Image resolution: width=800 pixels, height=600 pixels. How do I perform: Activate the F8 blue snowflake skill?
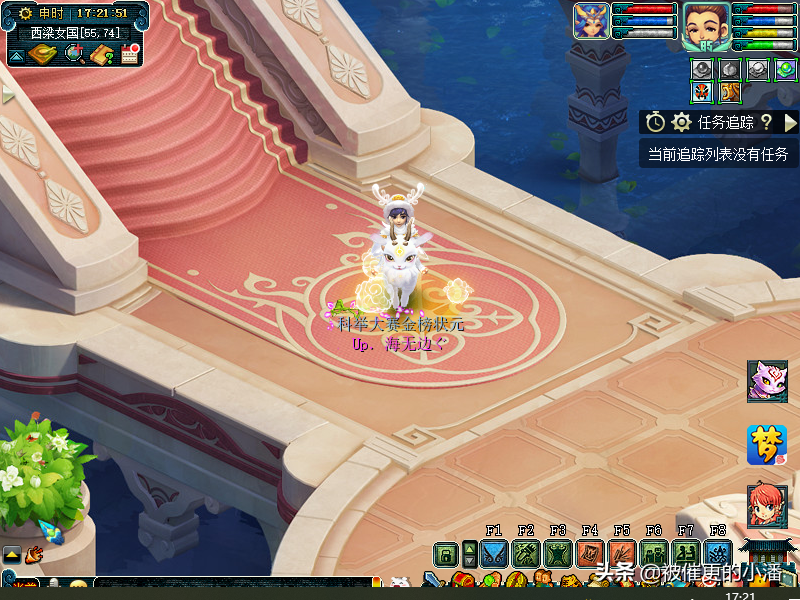pos(718,554)
